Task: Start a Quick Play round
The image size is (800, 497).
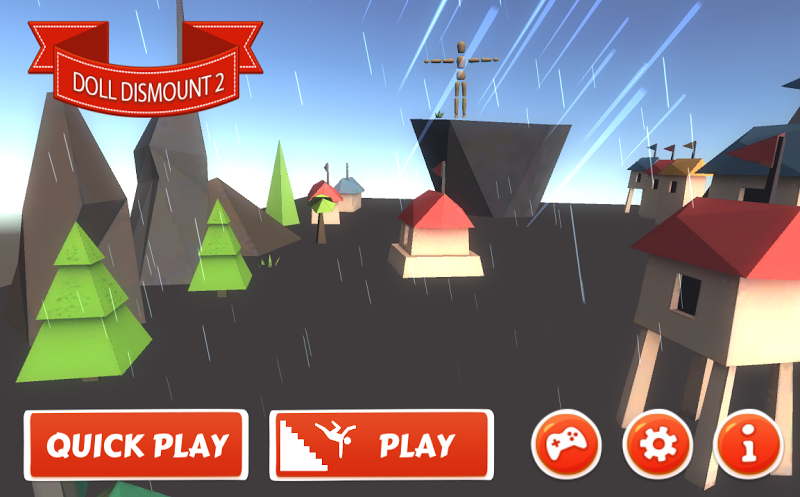Action: coord(136,444)
